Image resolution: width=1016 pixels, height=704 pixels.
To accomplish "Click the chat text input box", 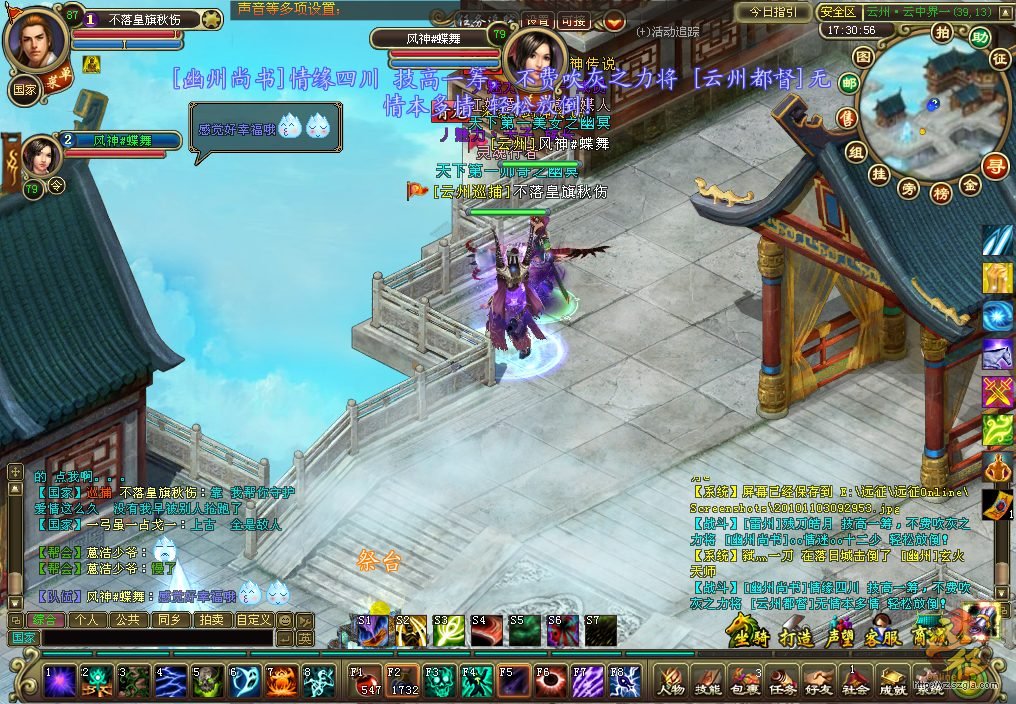I will tap(157, 637).
